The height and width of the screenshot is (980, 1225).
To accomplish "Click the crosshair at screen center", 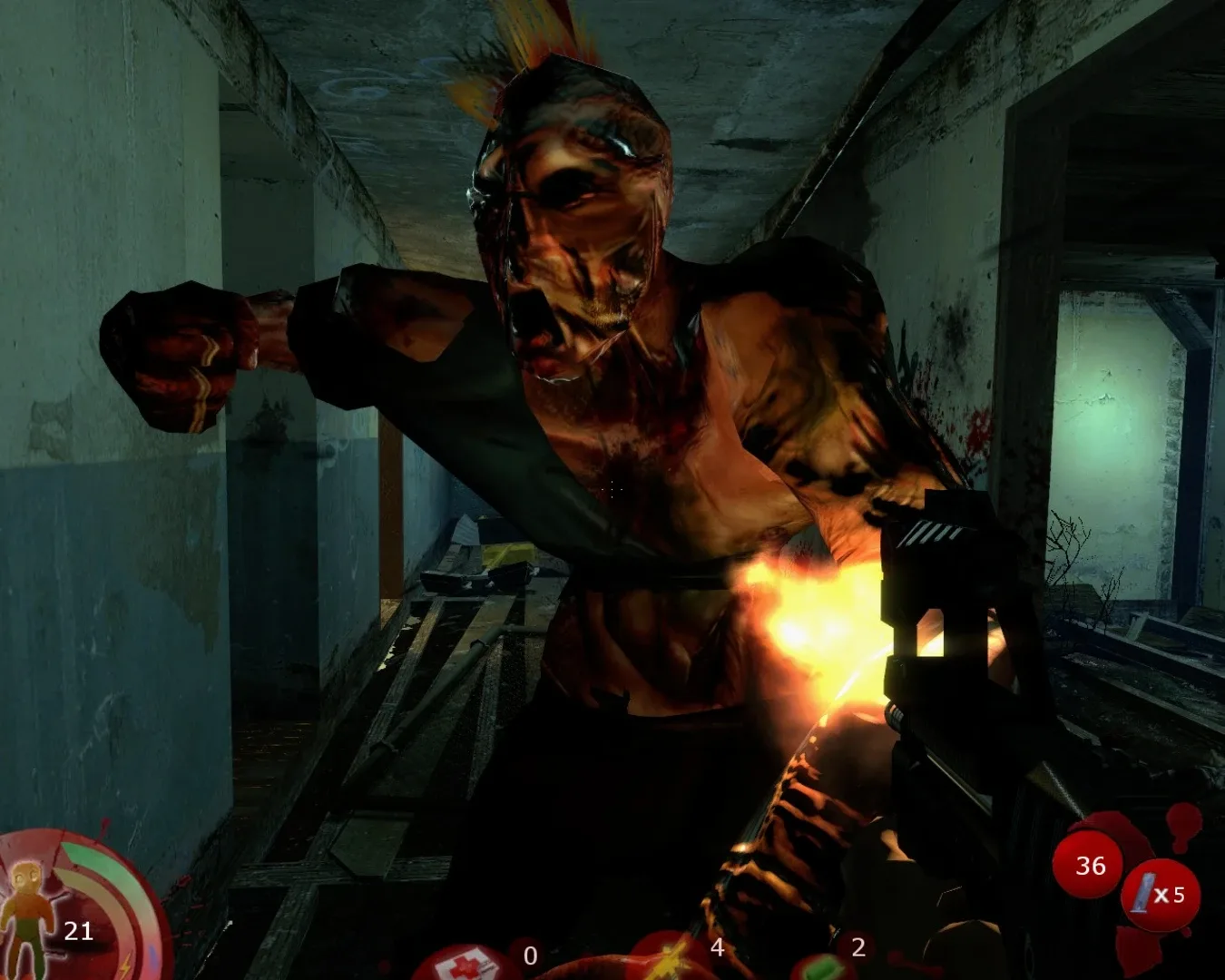I will (x=612, y=490).
